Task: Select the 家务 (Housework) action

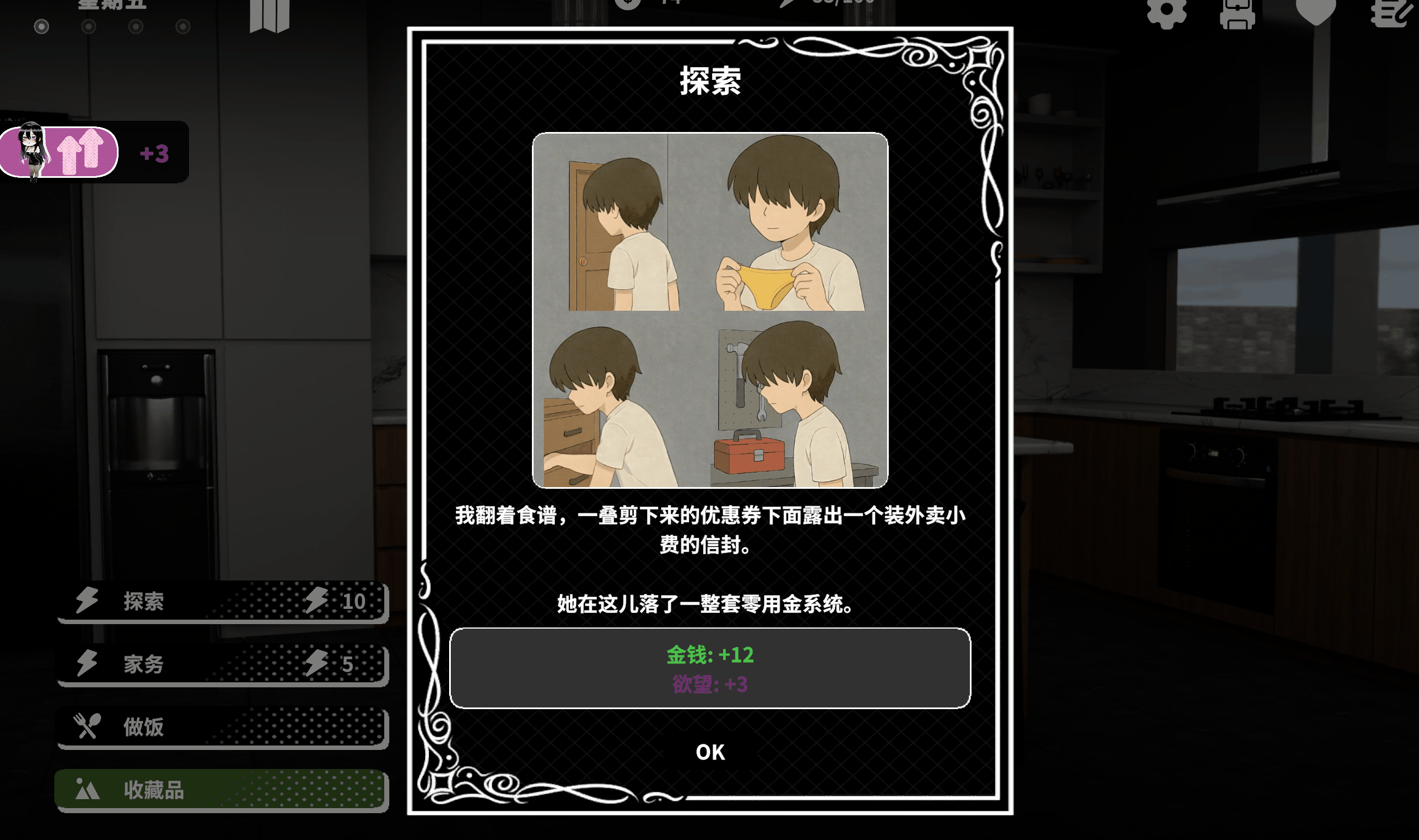Action: point(222,664)
